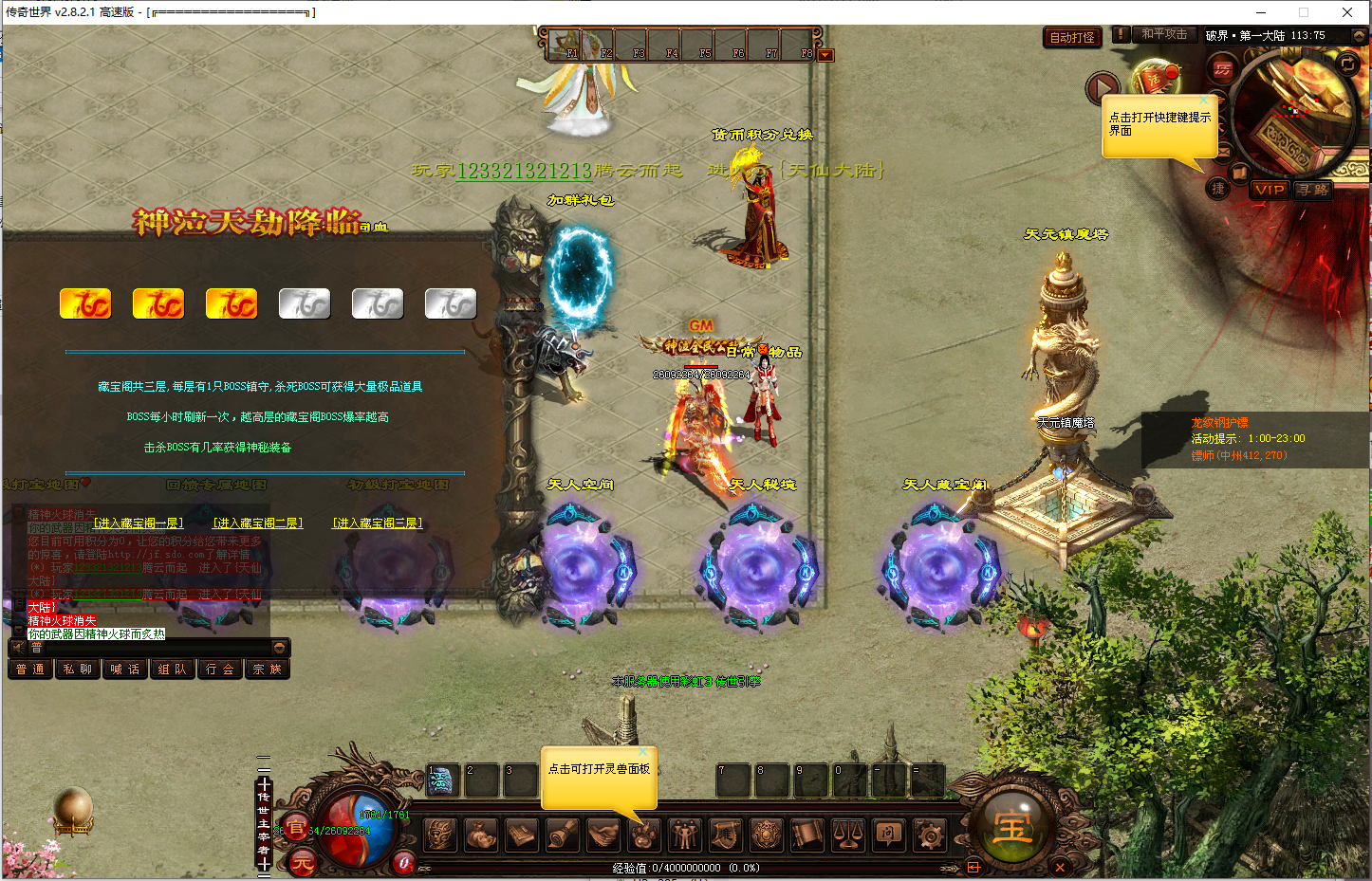Open the spirit beast paw icon
The height and width of the screenshot is (881, 1372).
(x=642, y=835)
